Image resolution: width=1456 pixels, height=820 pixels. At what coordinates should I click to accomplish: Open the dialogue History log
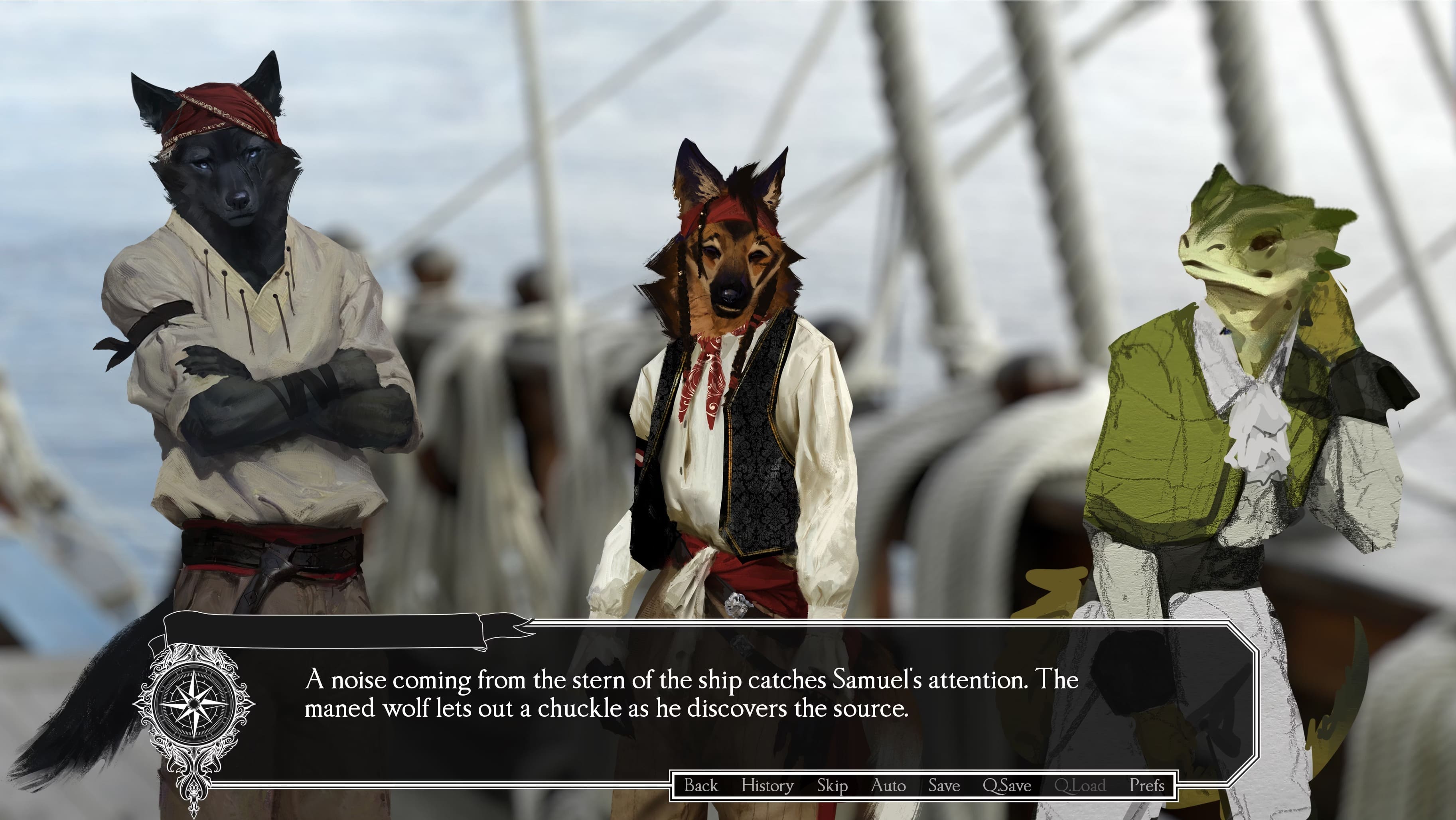coord(767,786)
